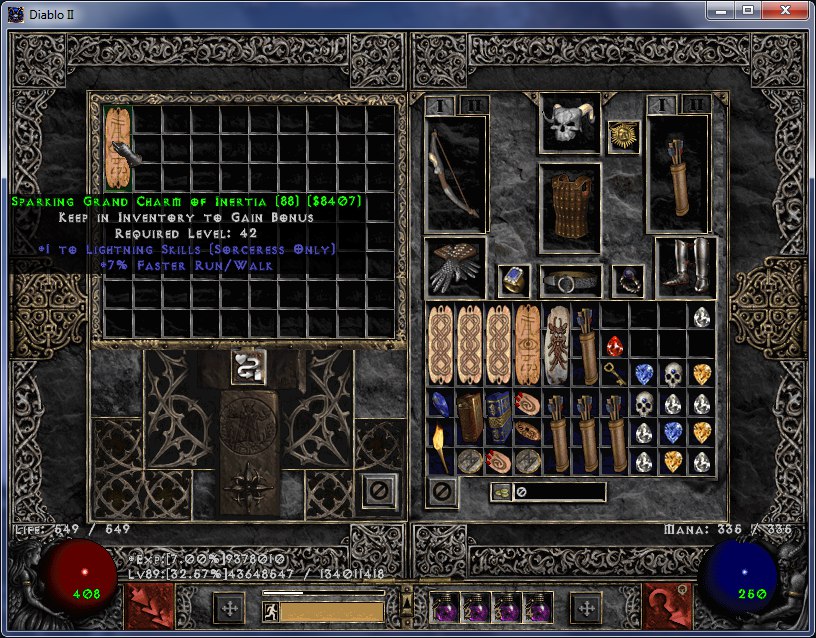Select the equipped arrow quiver slot

678,173
